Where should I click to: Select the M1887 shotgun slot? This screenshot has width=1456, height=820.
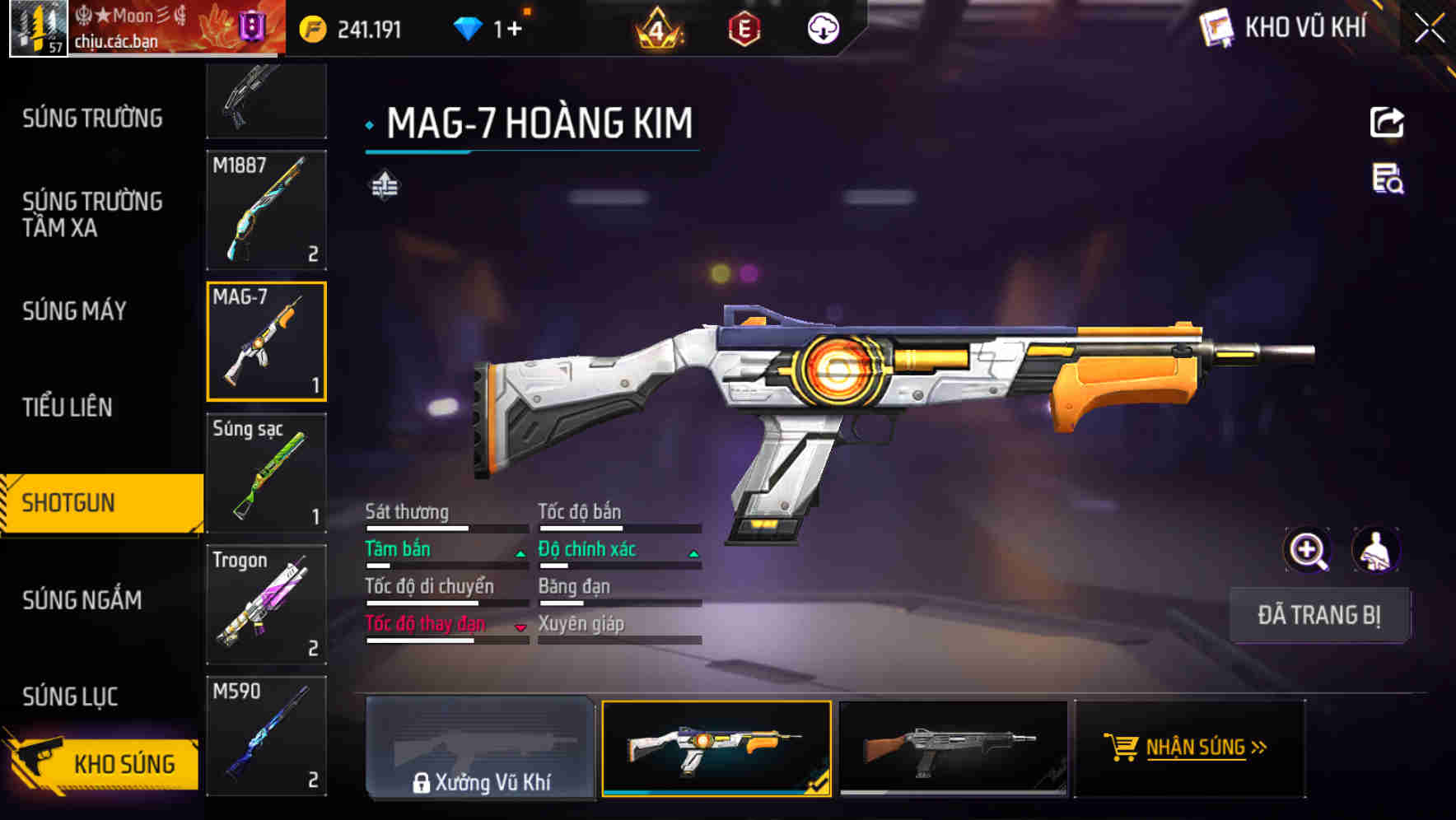266,210
